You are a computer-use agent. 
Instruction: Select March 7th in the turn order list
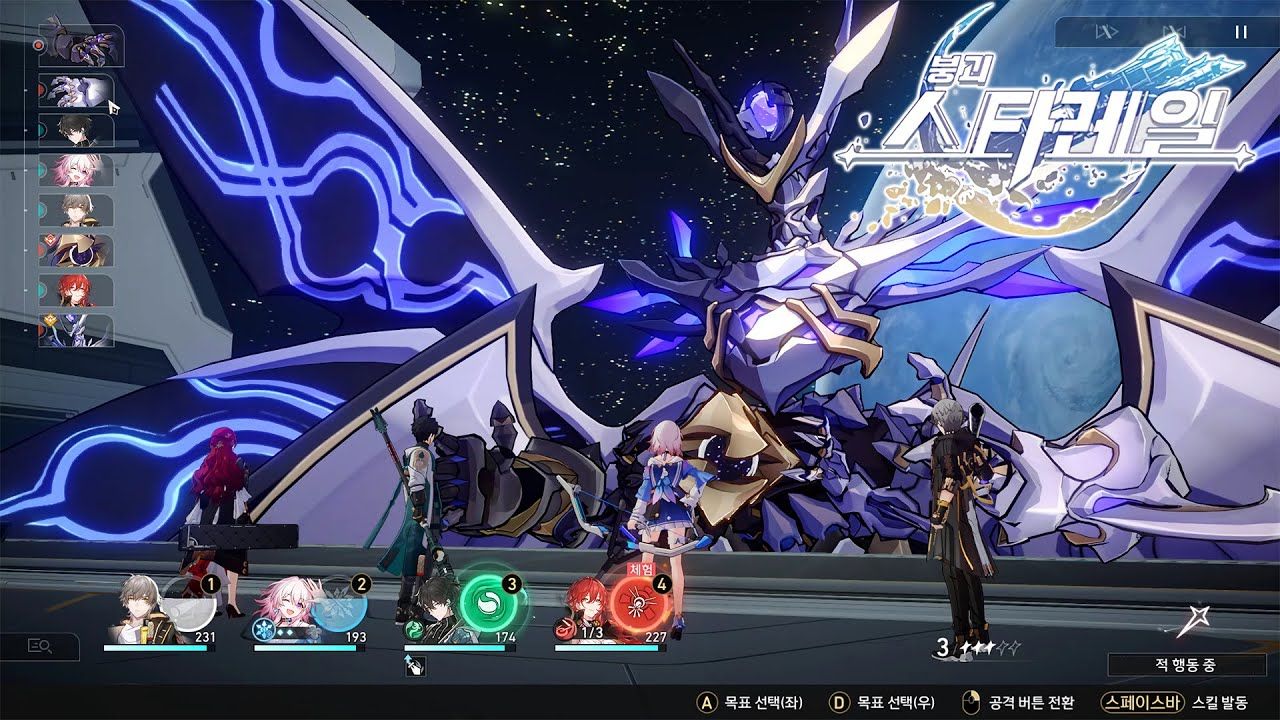76,171
